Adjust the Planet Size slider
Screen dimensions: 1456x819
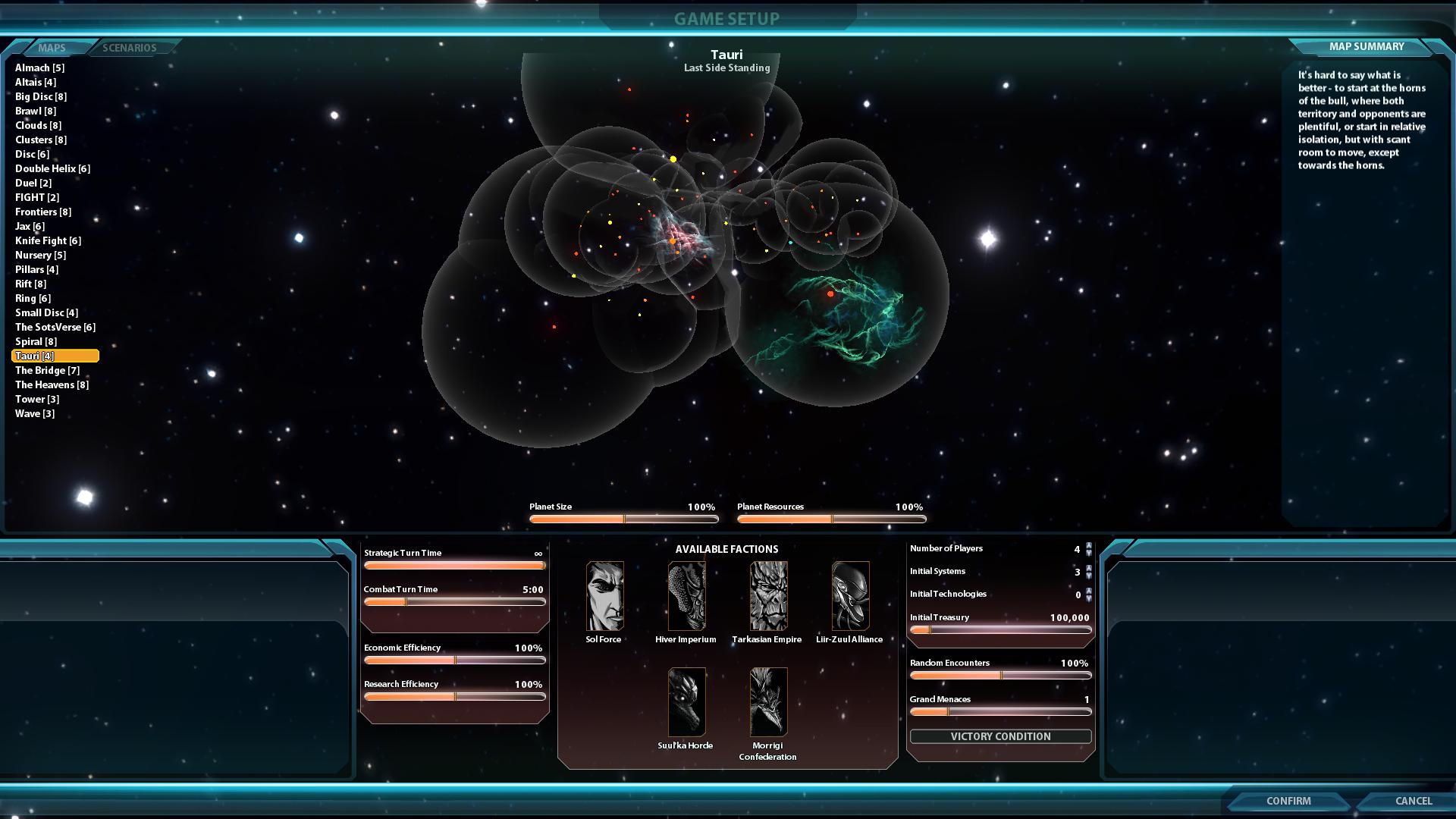(623, 519)
